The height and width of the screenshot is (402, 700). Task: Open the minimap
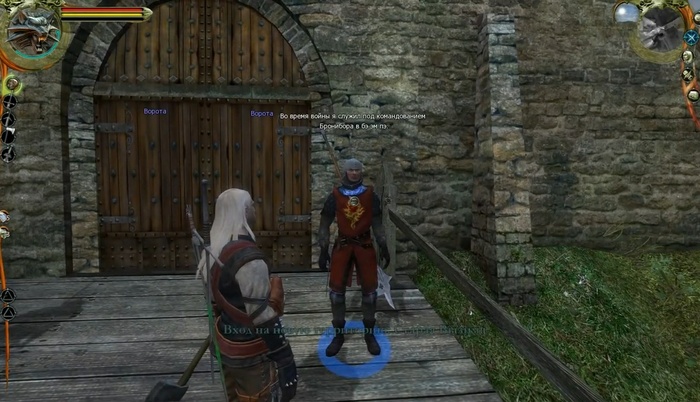pyautogui.click(x=661, y=28)
